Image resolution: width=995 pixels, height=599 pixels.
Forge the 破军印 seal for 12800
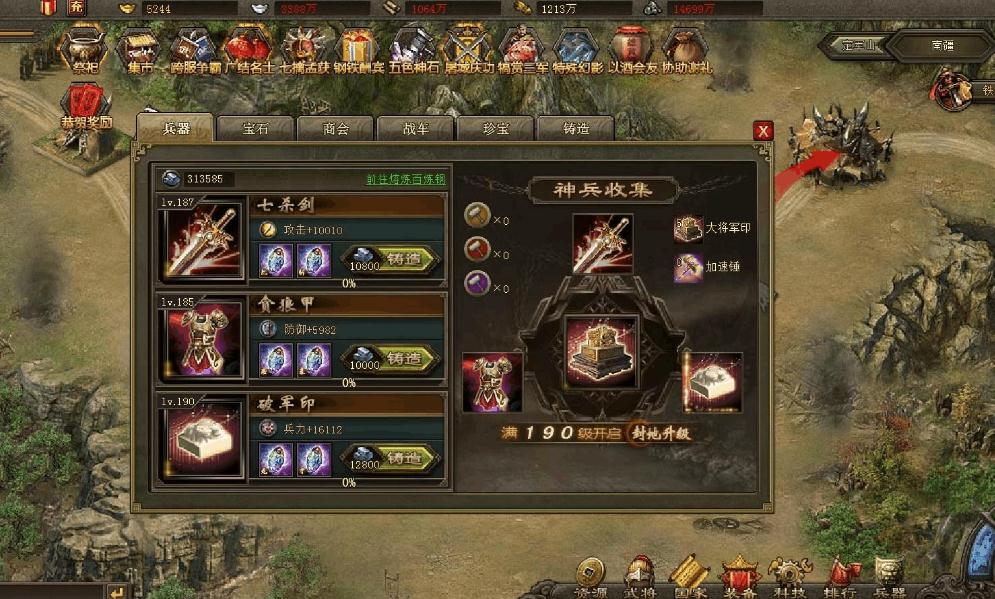pyautogui.click(x=392, y=458)
